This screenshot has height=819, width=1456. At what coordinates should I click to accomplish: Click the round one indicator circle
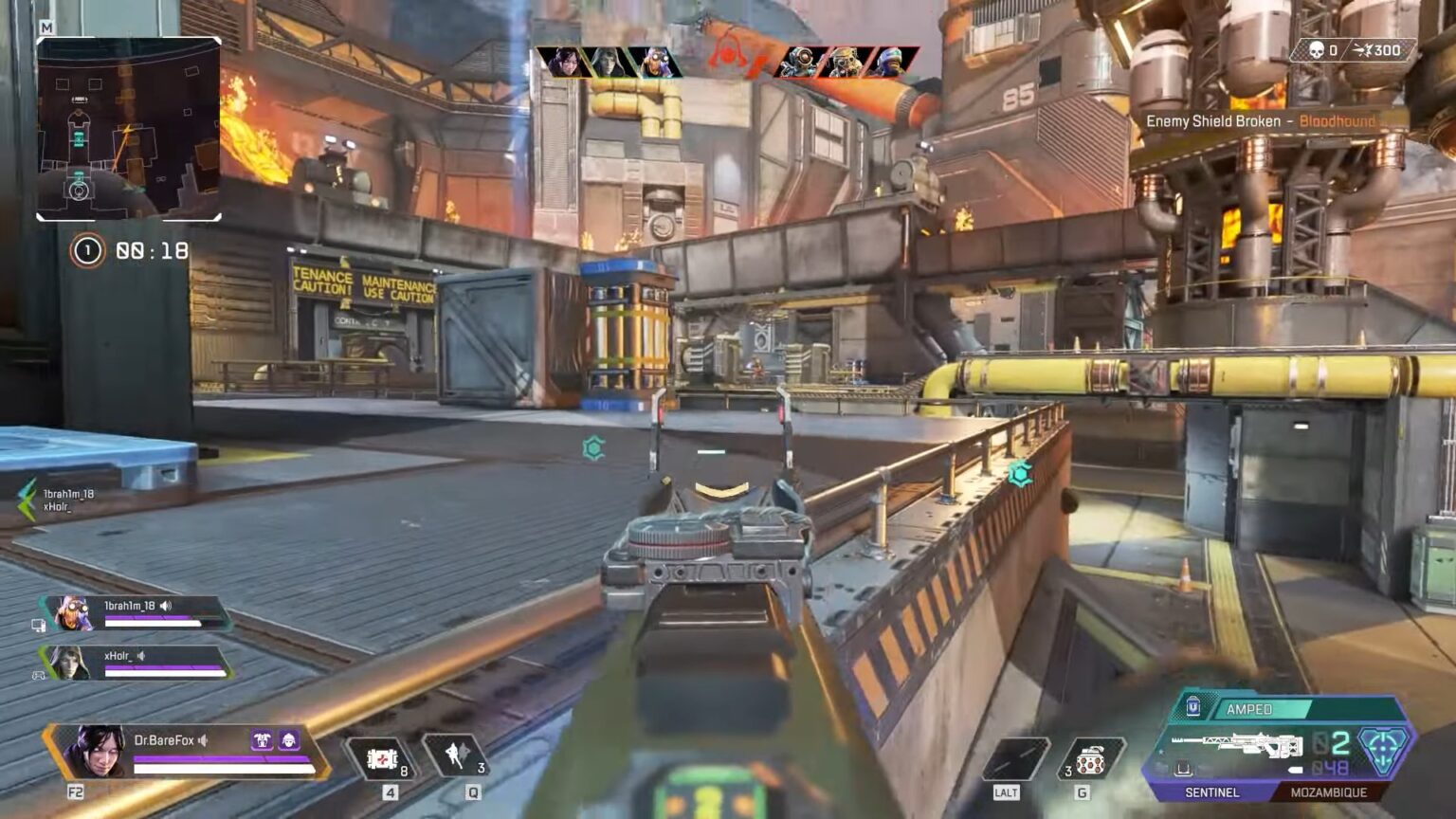click(x=87, y=250)
